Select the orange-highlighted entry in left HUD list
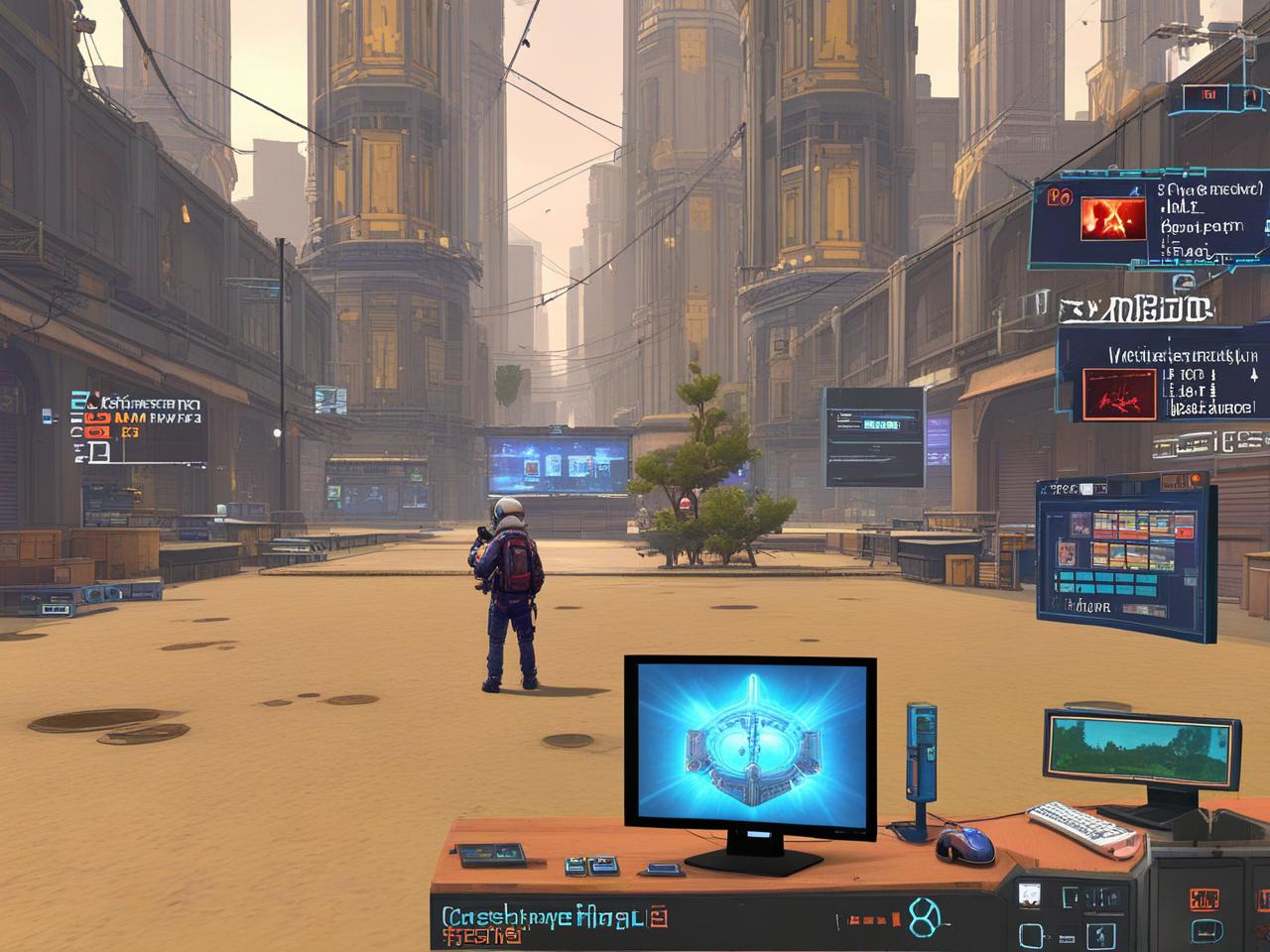The height and width of the screenshot is (952, 1270). coord(98,417)
